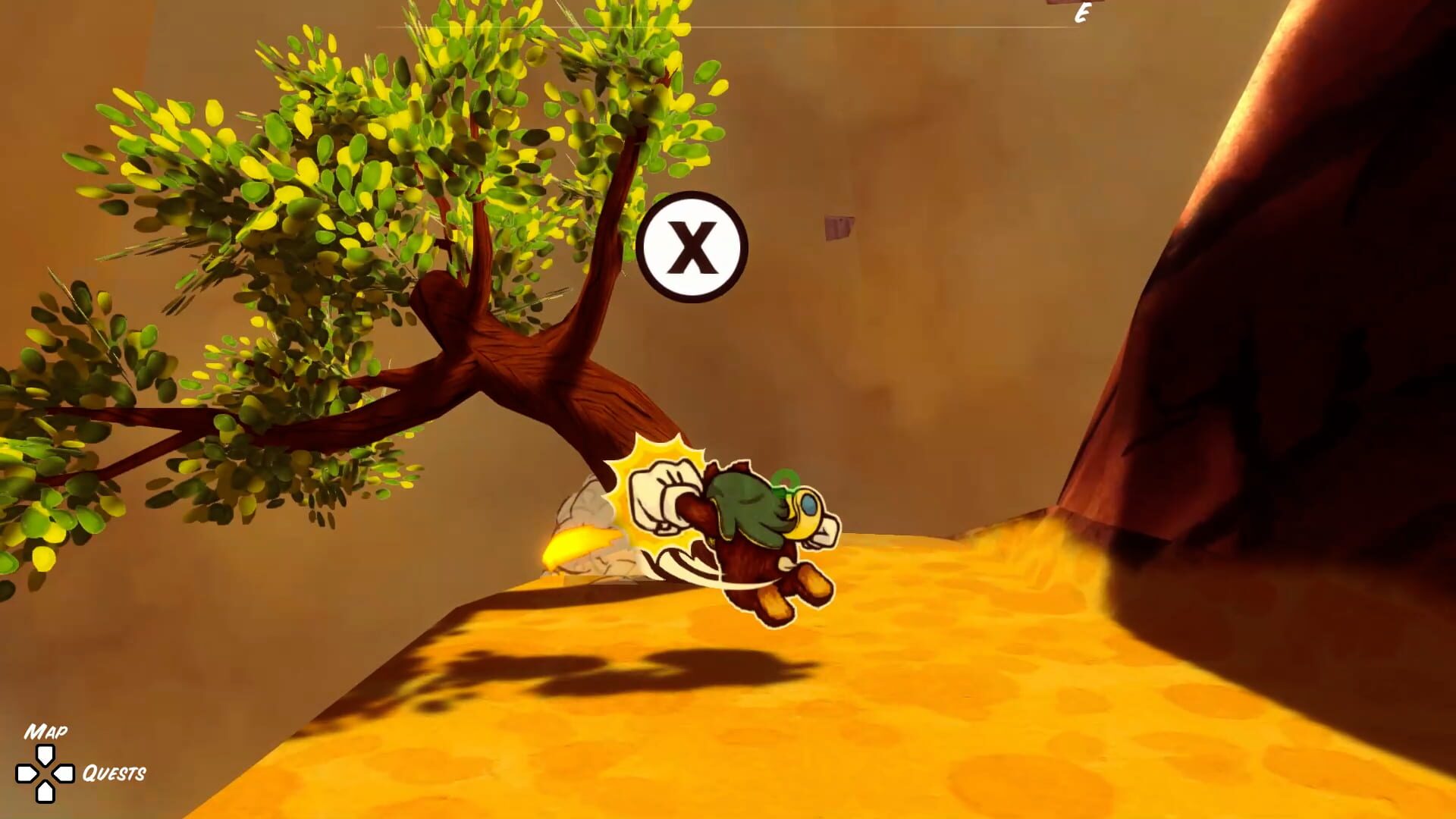The height and width of the screenshot is (819, 1456).
Task: Click the D-pad icon in the corner
Action: (45, 773)
